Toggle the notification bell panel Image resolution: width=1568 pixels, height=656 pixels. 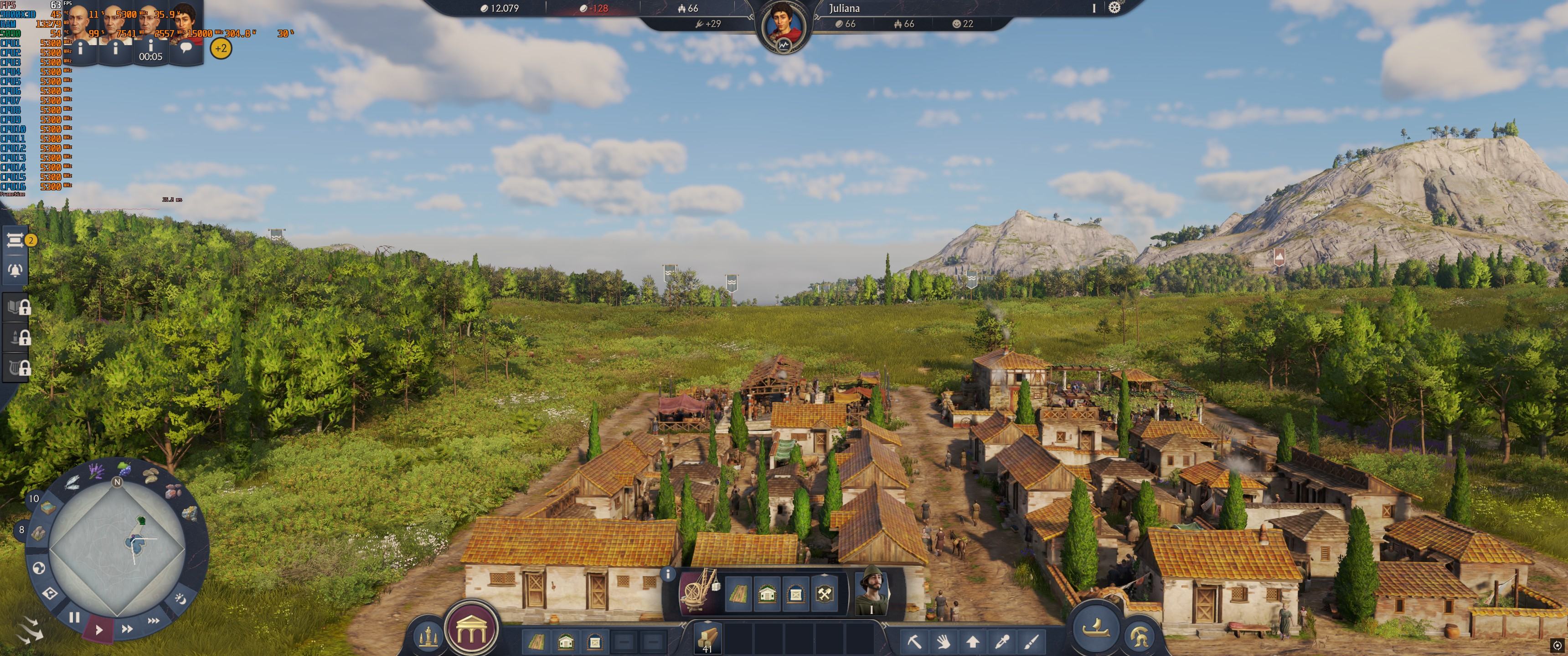pos(15,270)
